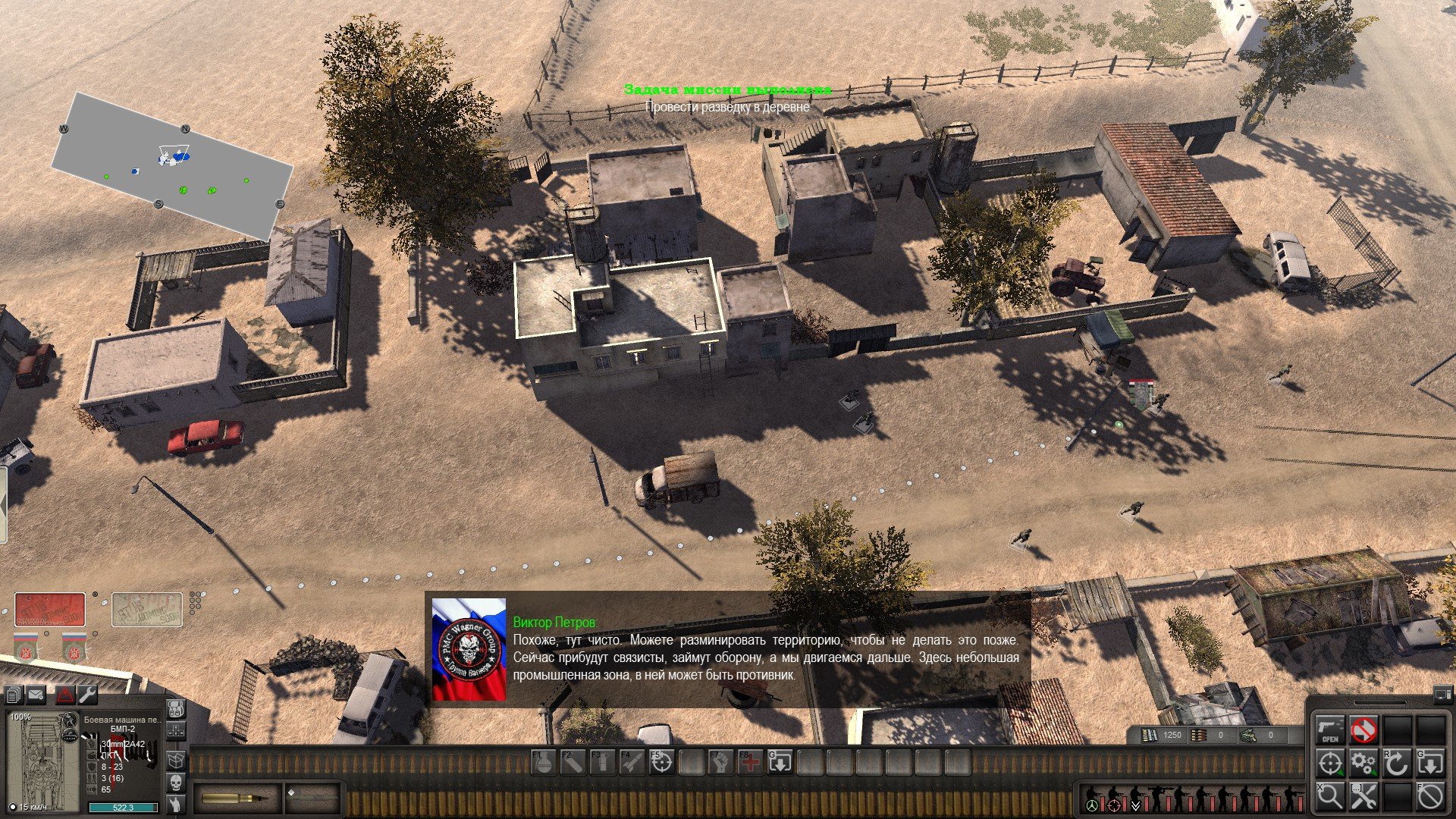Click the tactical minimap
Image resolution: width=1456 pixels, height=819 pixels.
click(x=172, y=165)
